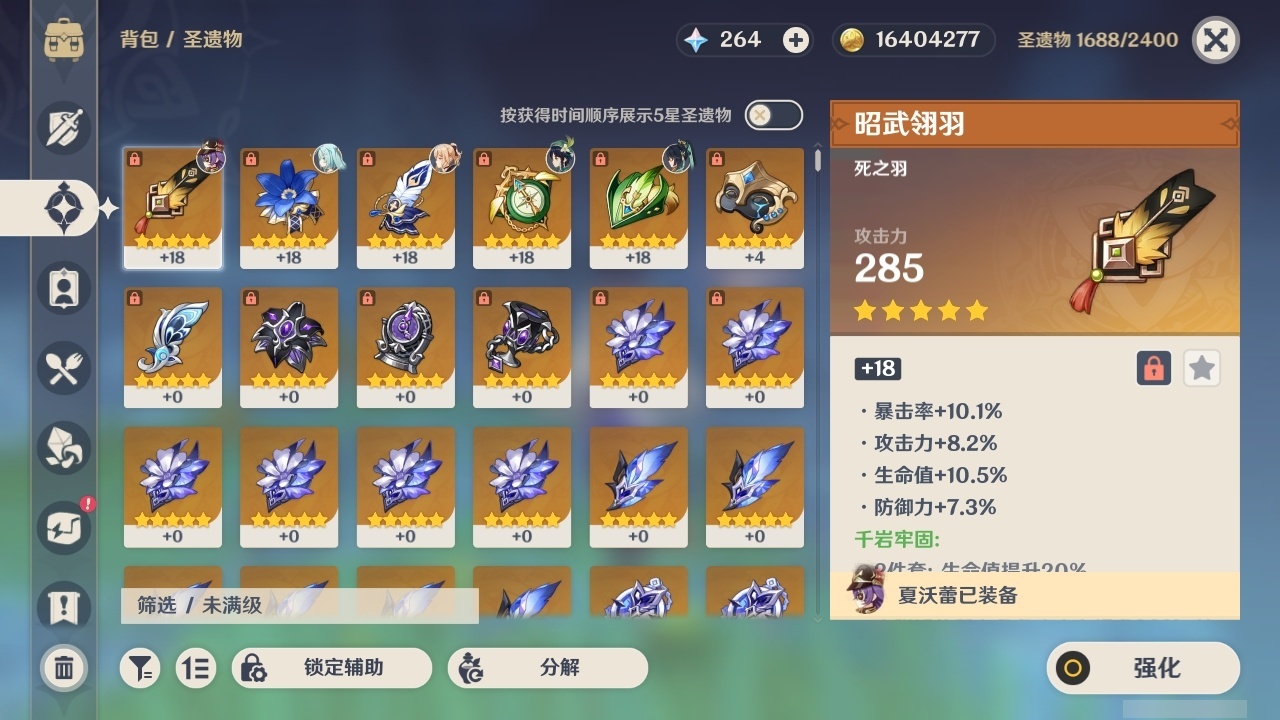The height and width of the screenshot is (720, 1280).
Task: Select the blue flower artifact in the top row
Action: 289,207
